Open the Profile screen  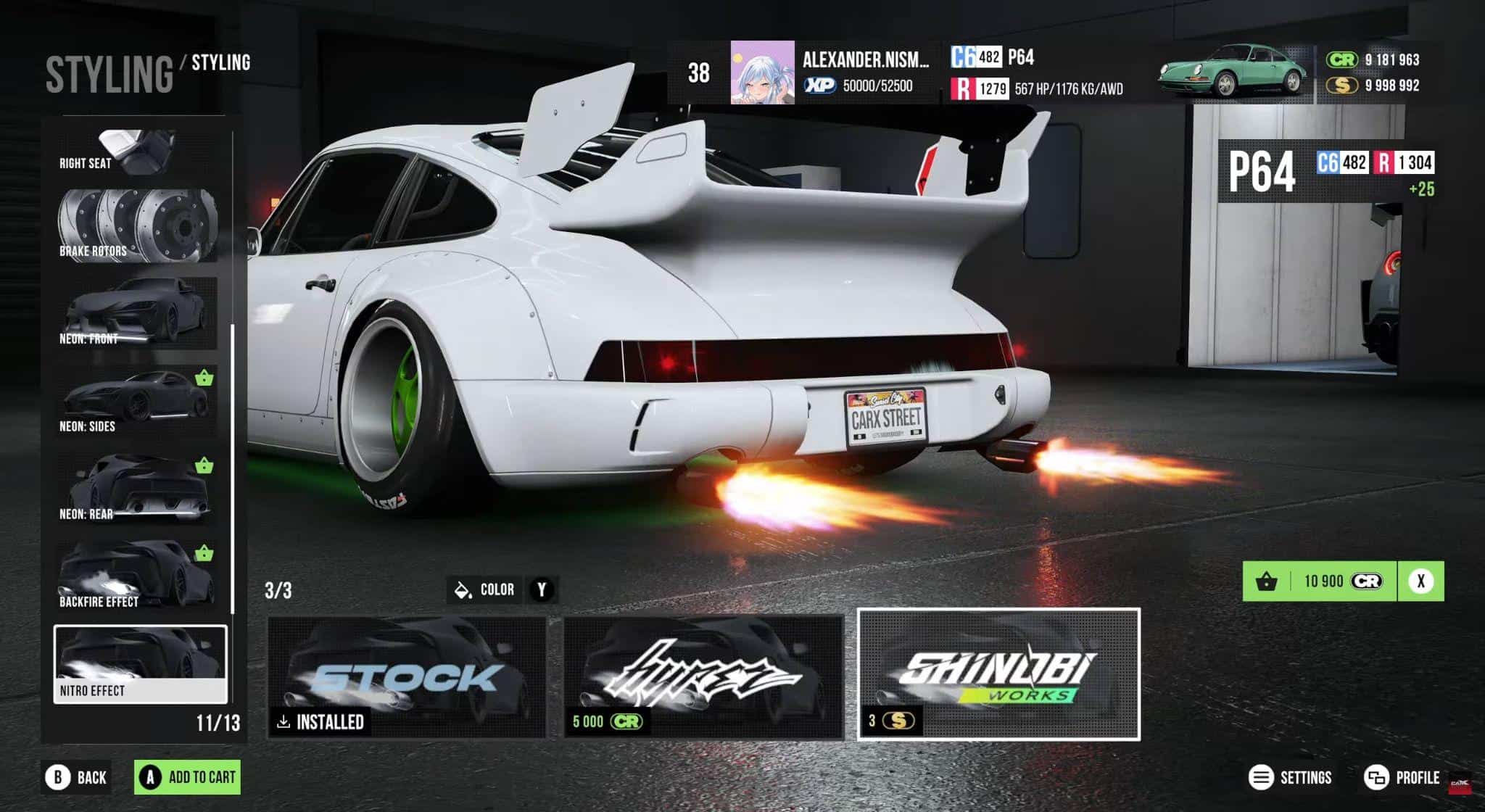click(x=1402, y=778)
